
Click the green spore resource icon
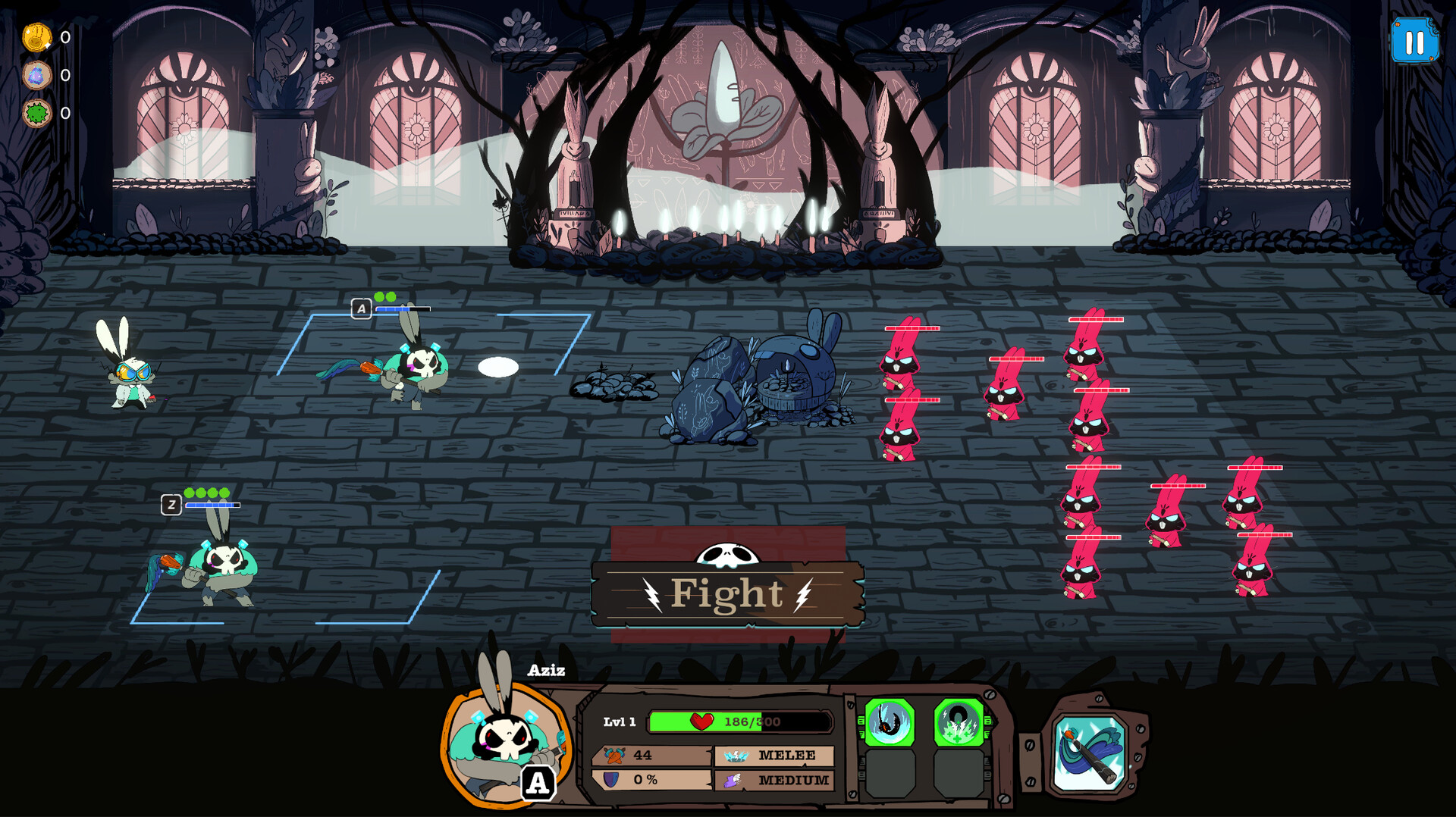tap(35, 111)
